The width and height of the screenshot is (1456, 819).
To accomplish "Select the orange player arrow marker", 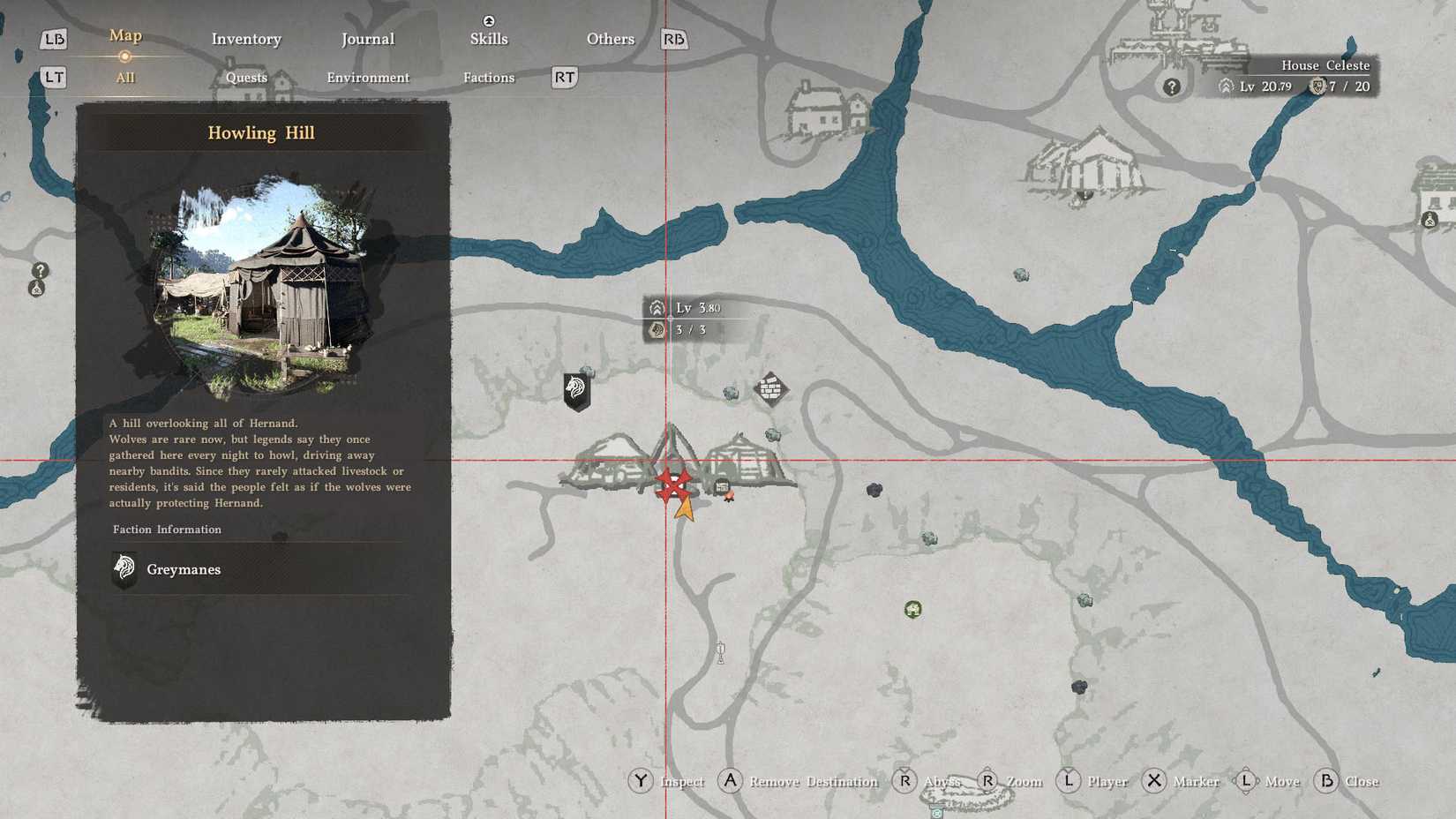I will pyautogui.click(x=684, y=506).
